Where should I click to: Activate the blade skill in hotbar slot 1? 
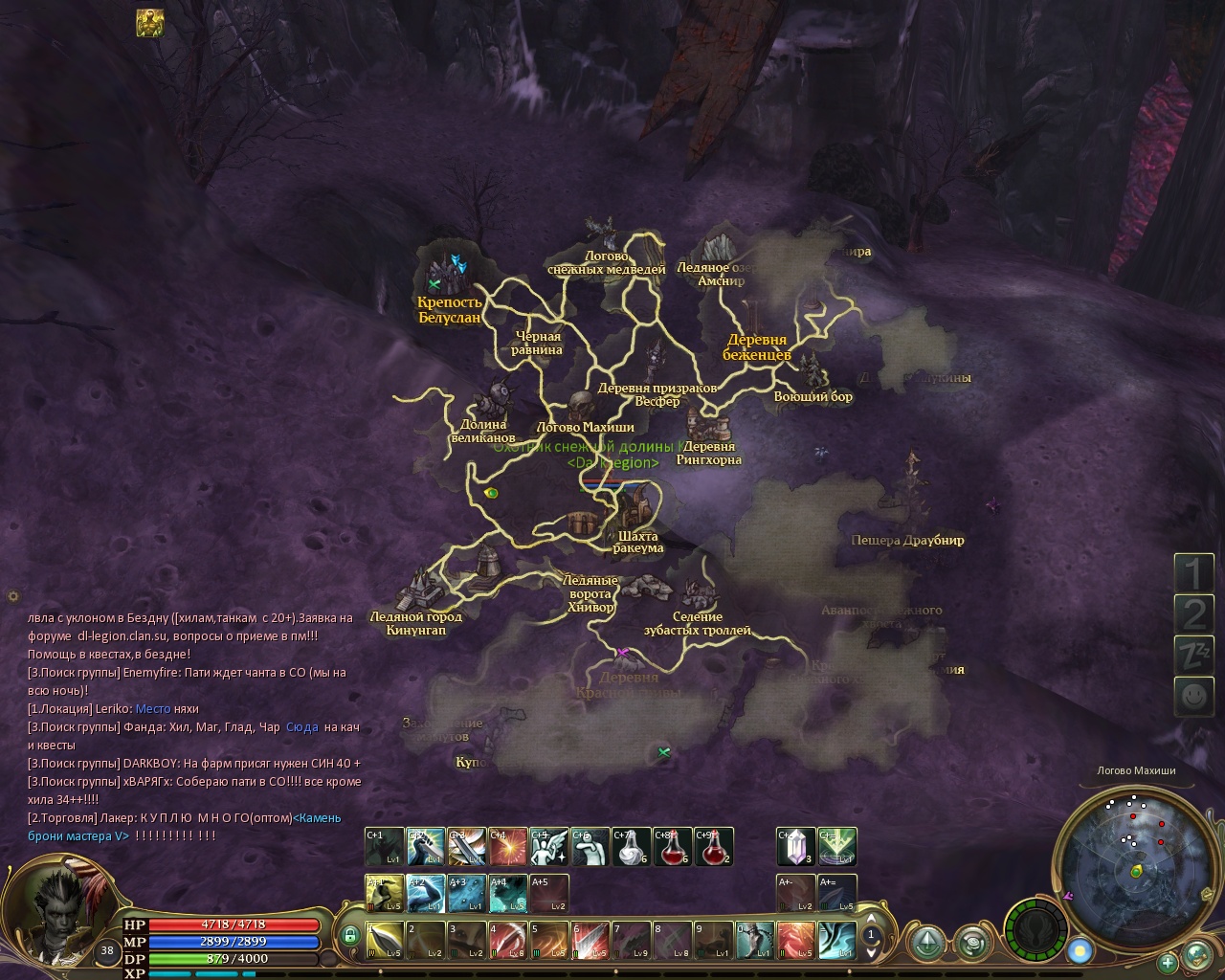click(385, 940)
